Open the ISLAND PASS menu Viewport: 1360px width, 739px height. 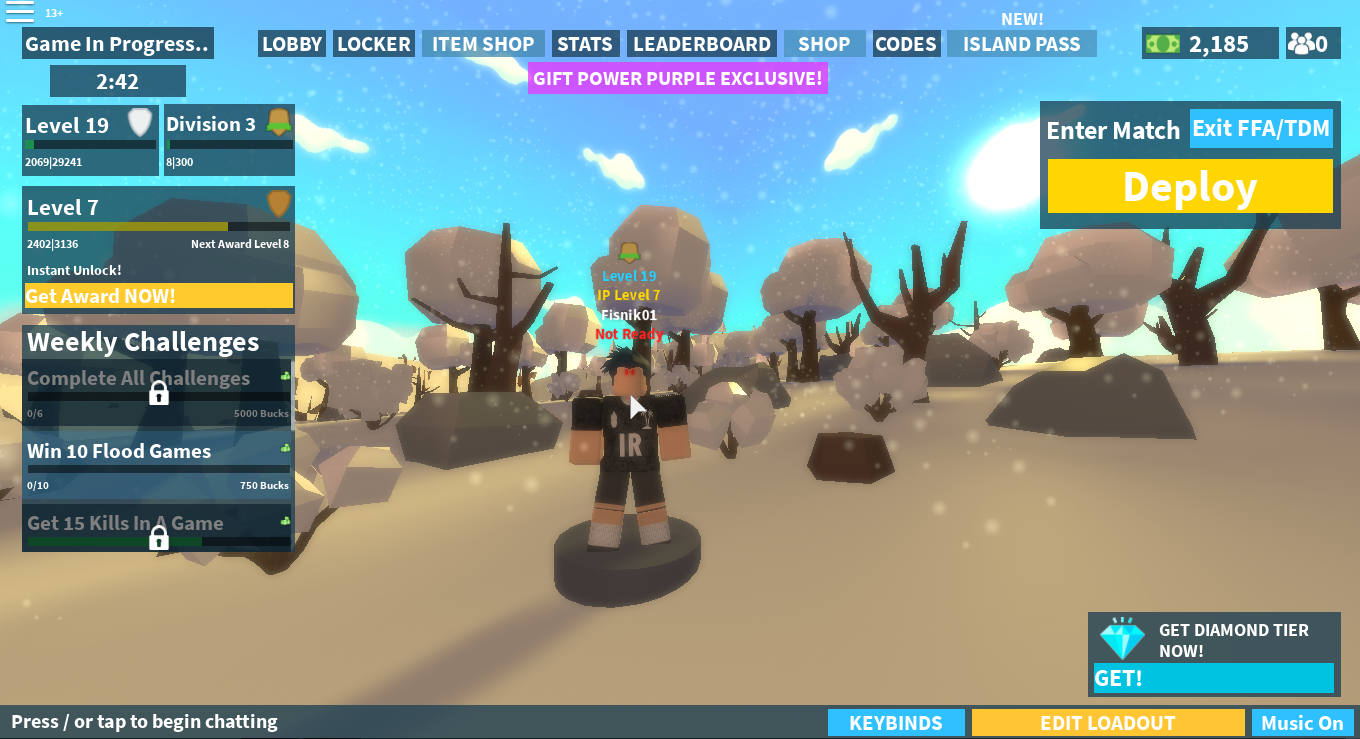[x=1021, y=44]
